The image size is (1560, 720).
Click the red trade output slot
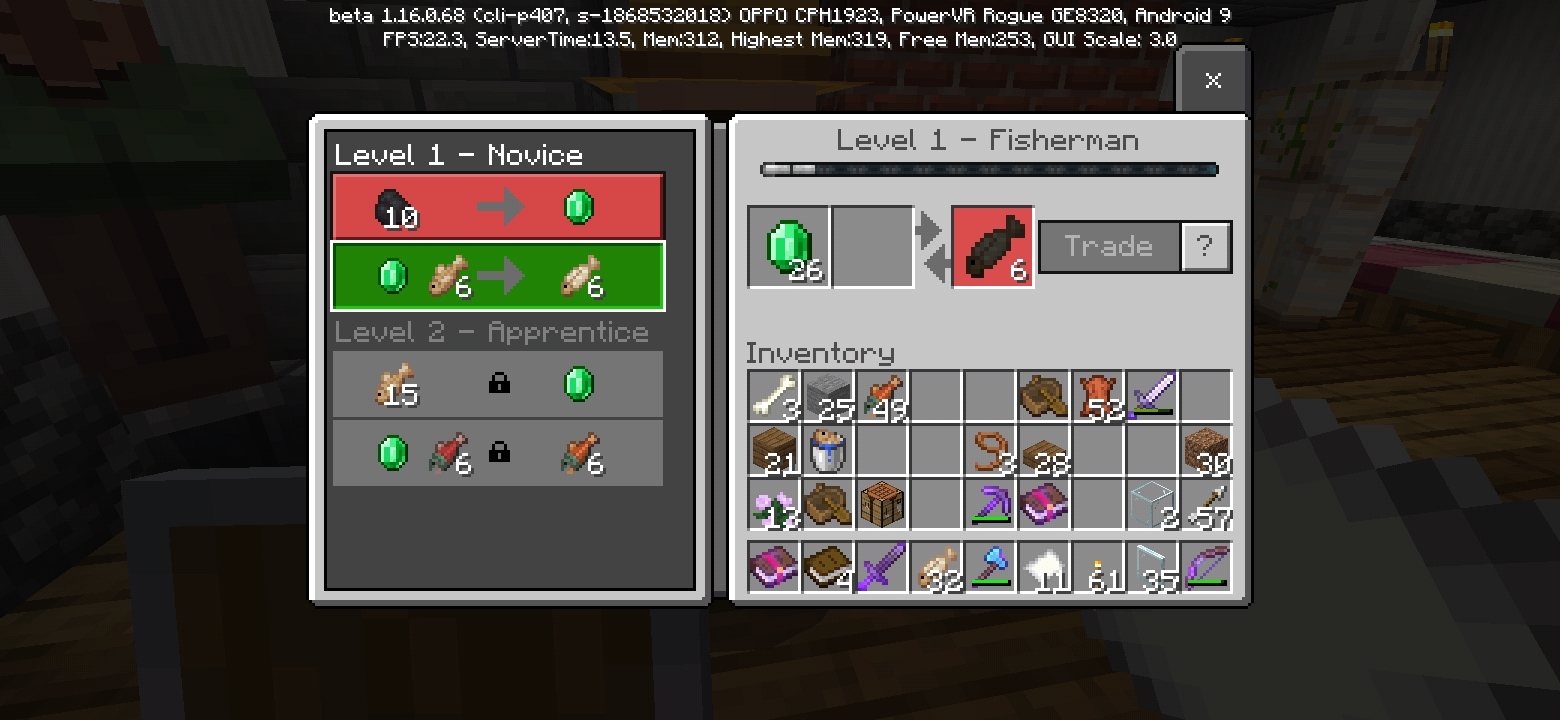(x=992, y=247)
